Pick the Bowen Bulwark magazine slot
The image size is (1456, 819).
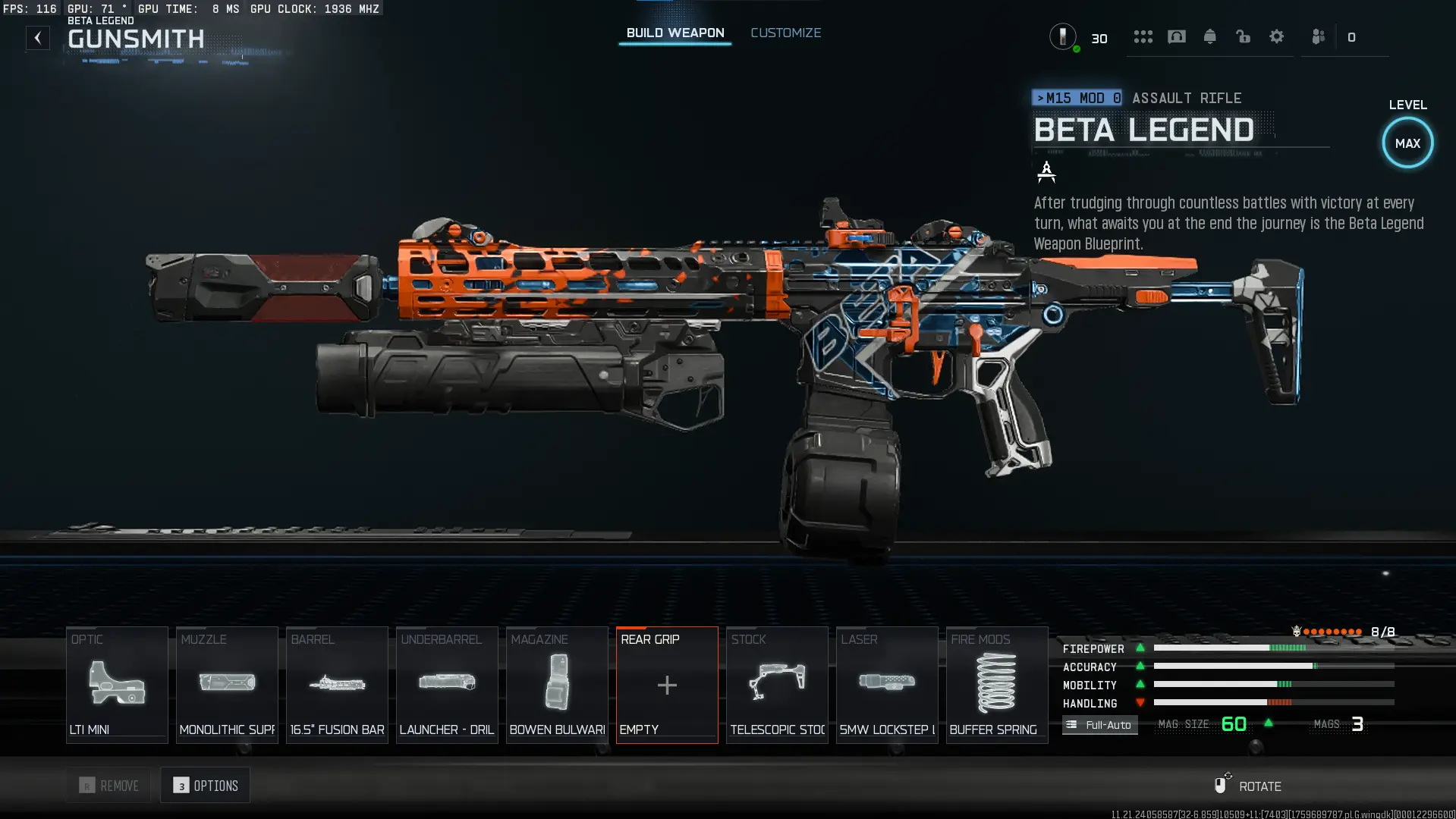coord(557,685)
